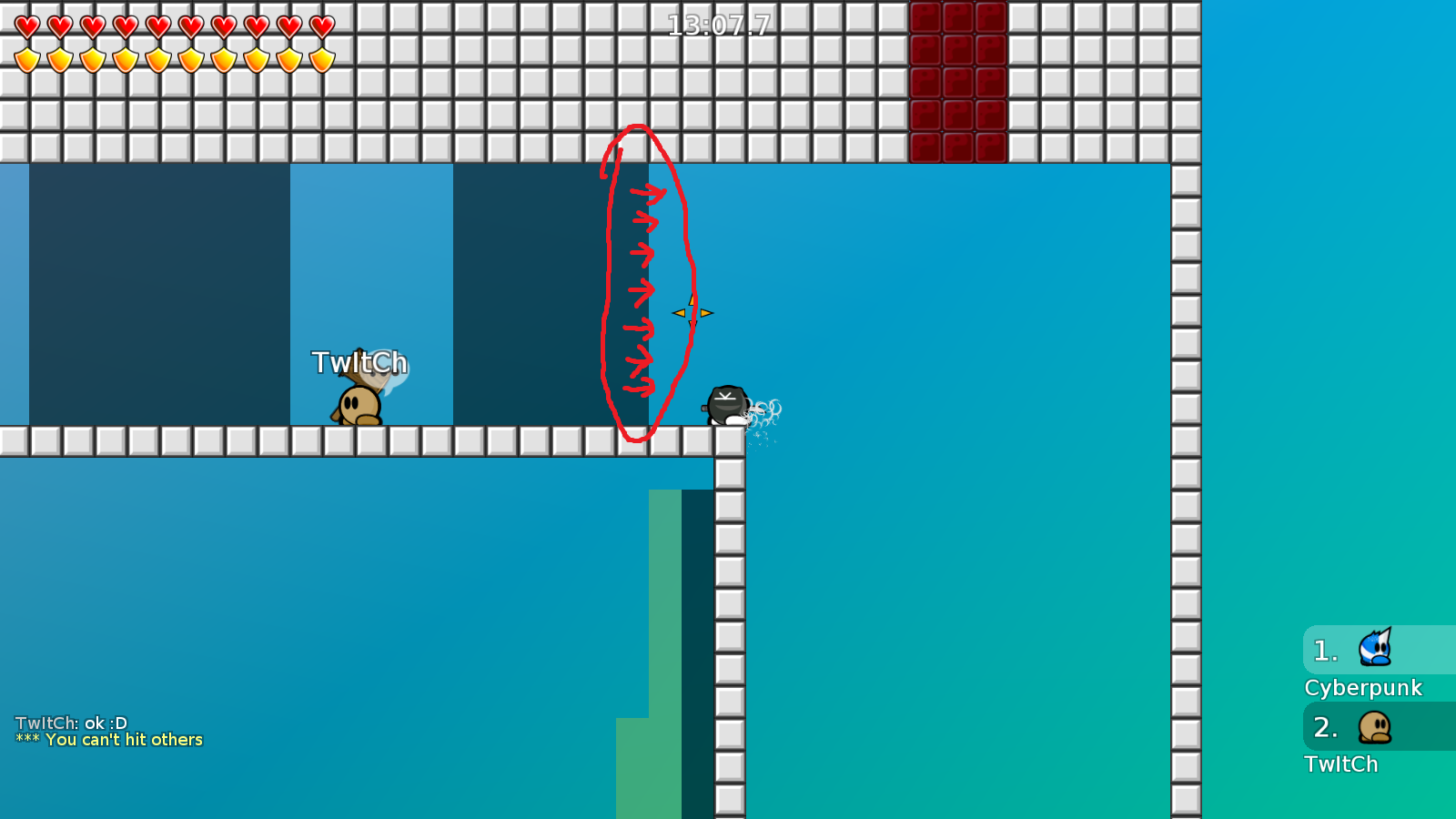
Task: Click the black ninja tee near the ledge
Action: pos(725,405)
